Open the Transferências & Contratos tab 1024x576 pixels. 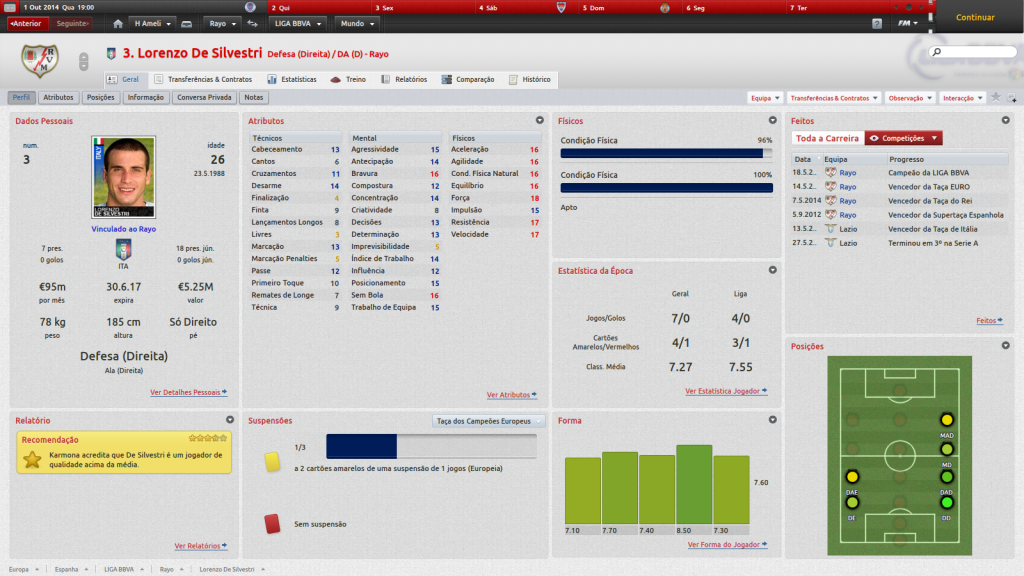203,79
